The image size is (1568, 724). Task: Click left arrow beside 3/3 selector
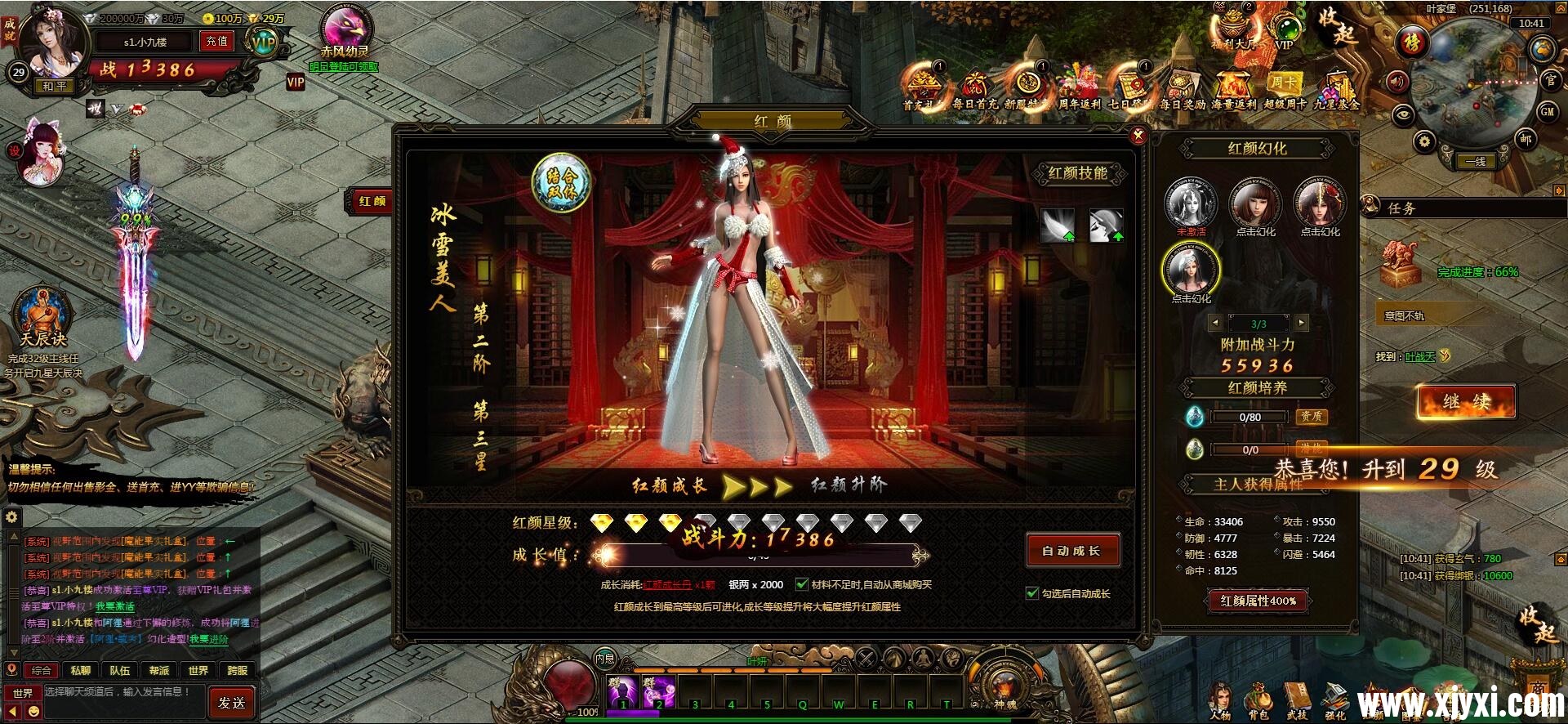1215,323
